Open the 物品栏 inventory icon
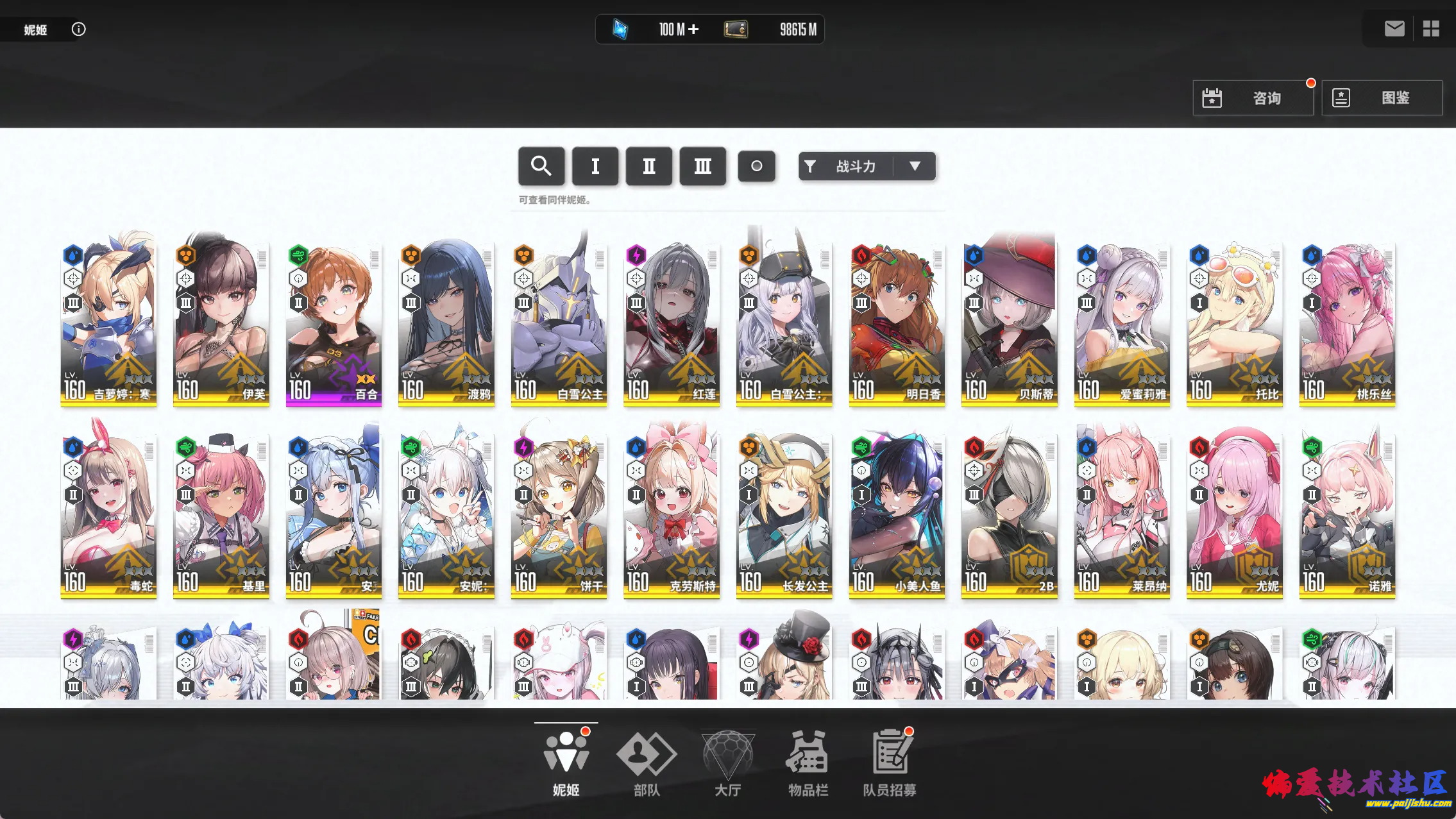Screen dimensions: 1456x819 point(808,757)
